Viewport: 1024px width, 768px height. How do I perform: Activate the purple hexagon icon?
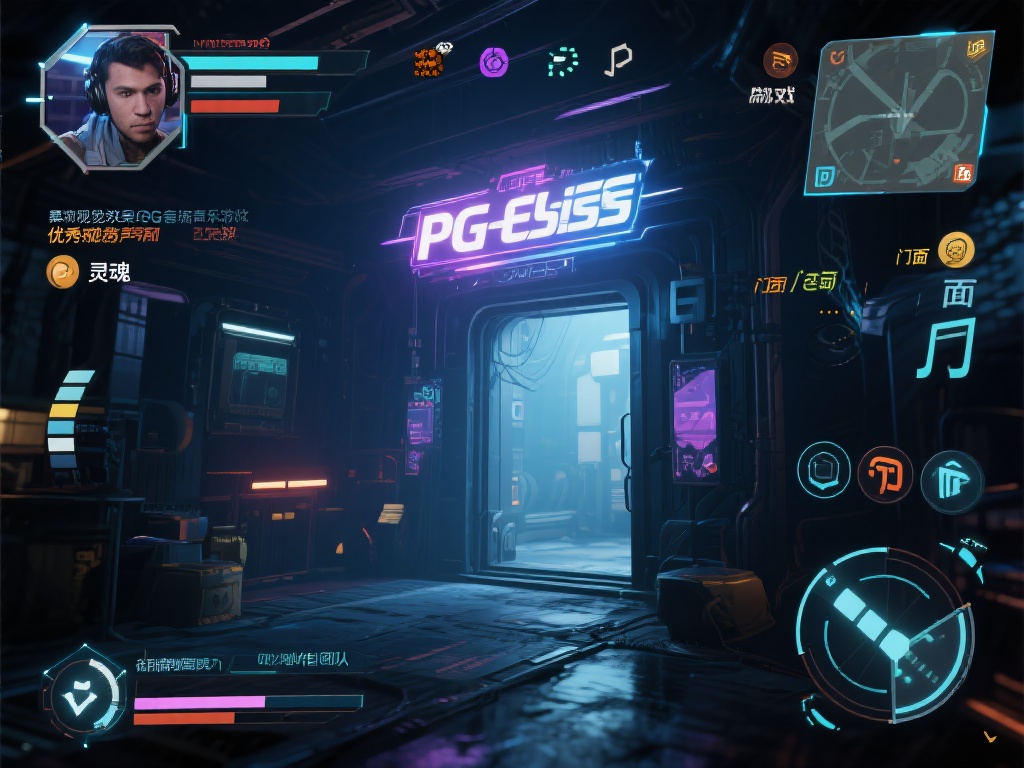point(493,62)
